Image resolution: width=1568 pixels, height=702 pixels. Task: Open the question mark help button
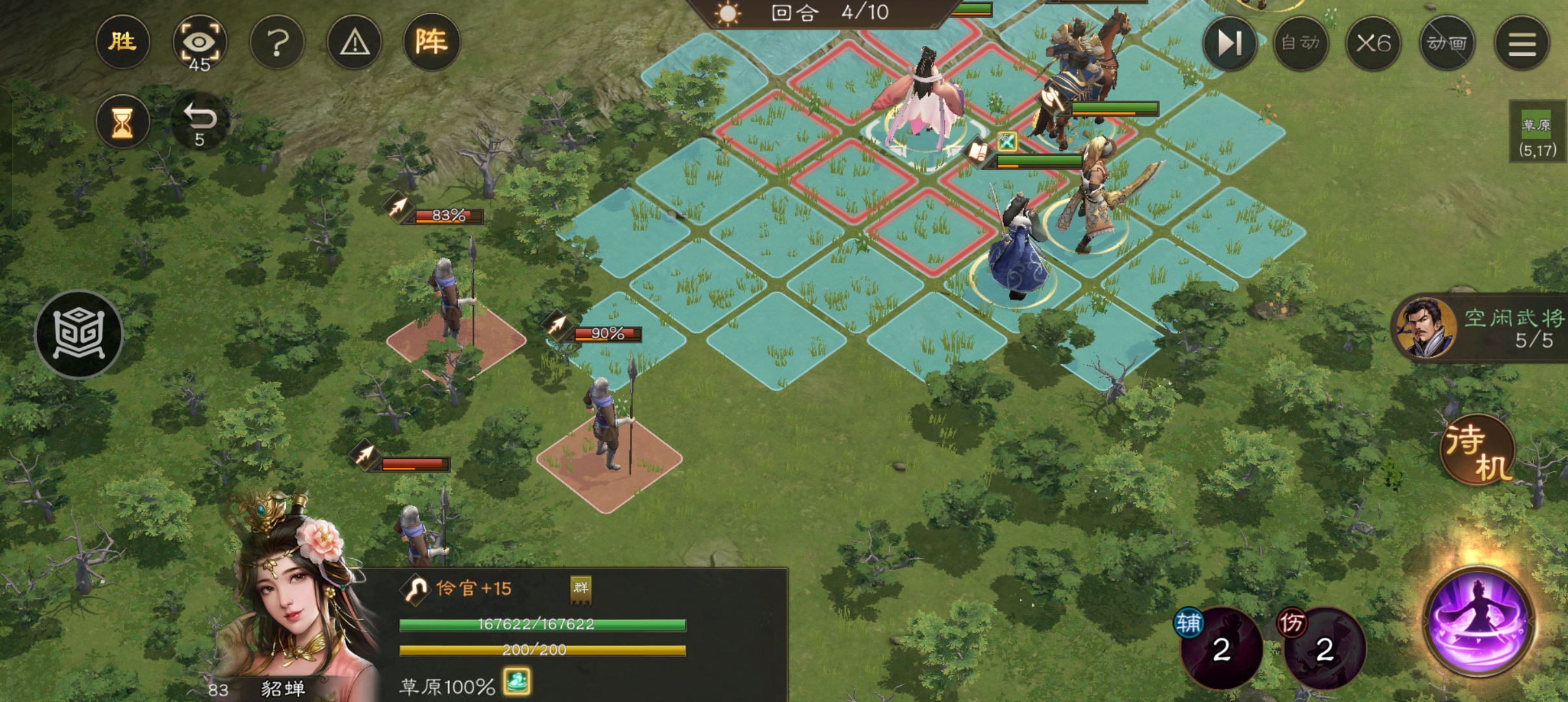[x=277, y=43]
